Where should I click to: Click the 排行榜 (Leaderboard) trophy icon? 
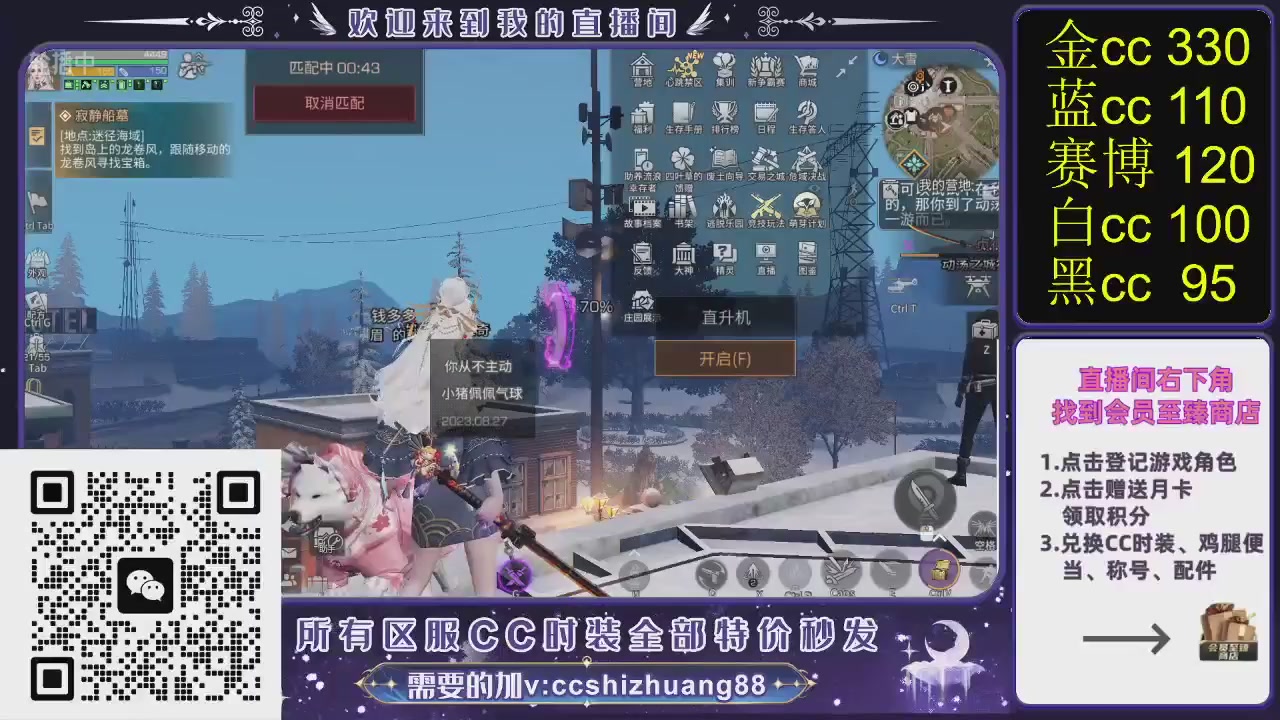point(723,112)
